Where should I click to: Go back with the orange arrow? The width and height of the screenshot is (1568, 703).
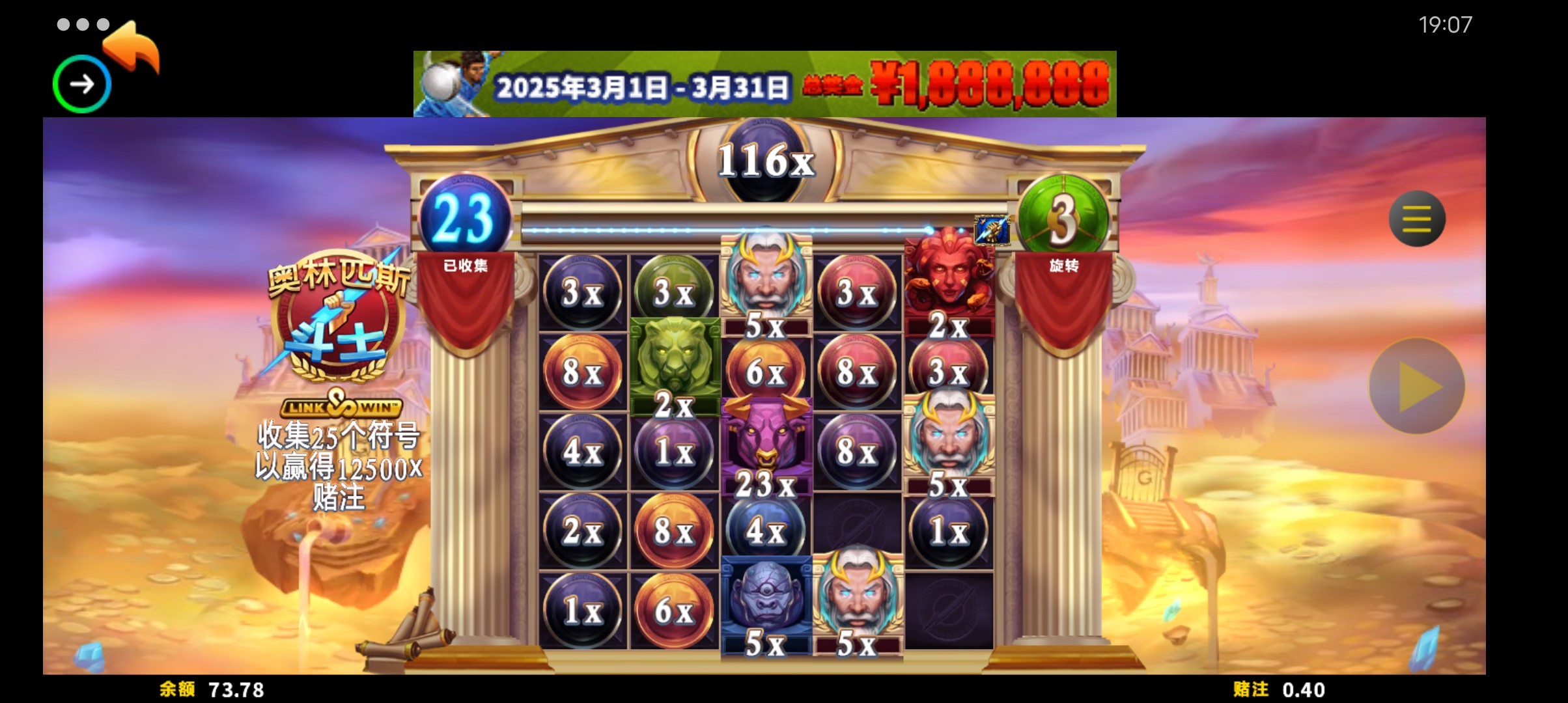(x=133, y=47)
